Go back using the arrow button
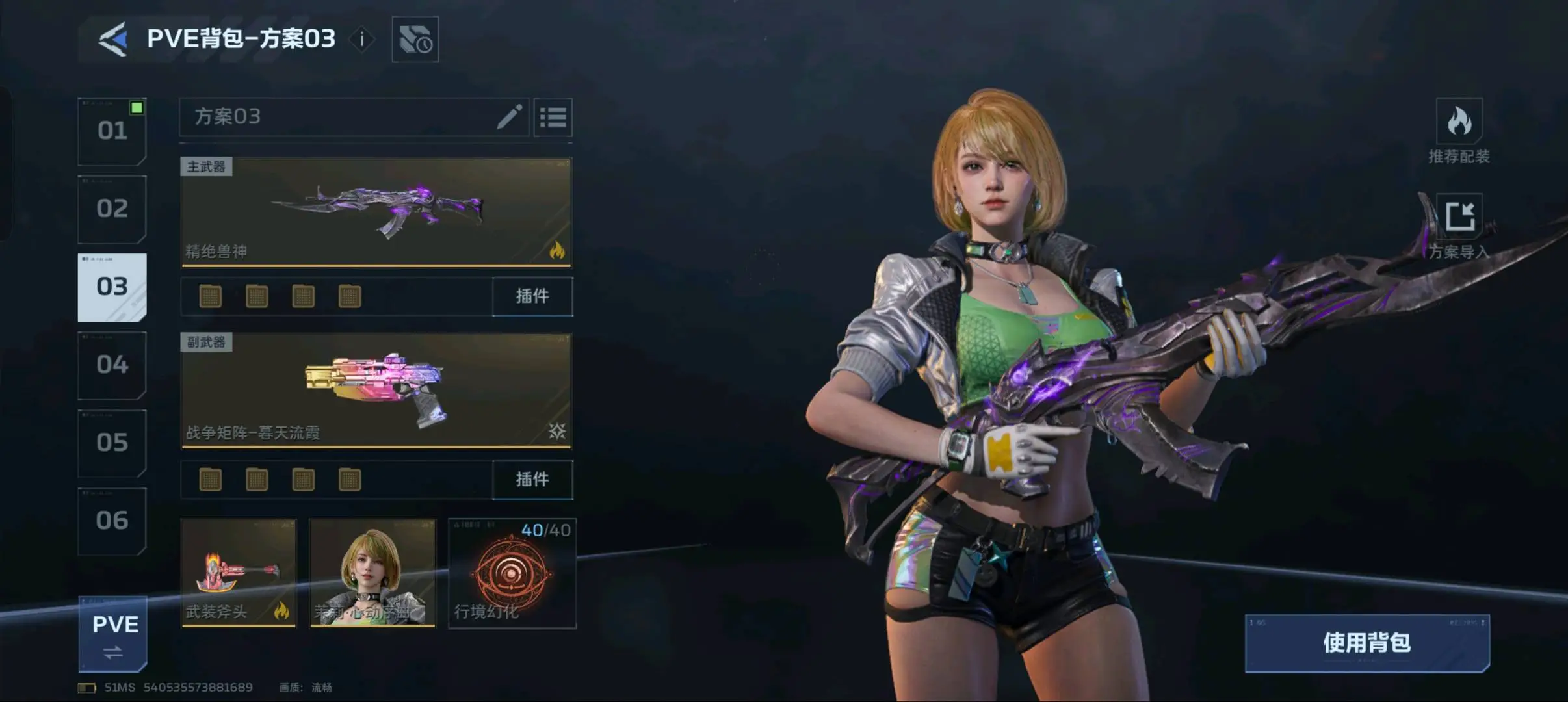The image size is (1568, 702). click(x=113, y=40)
